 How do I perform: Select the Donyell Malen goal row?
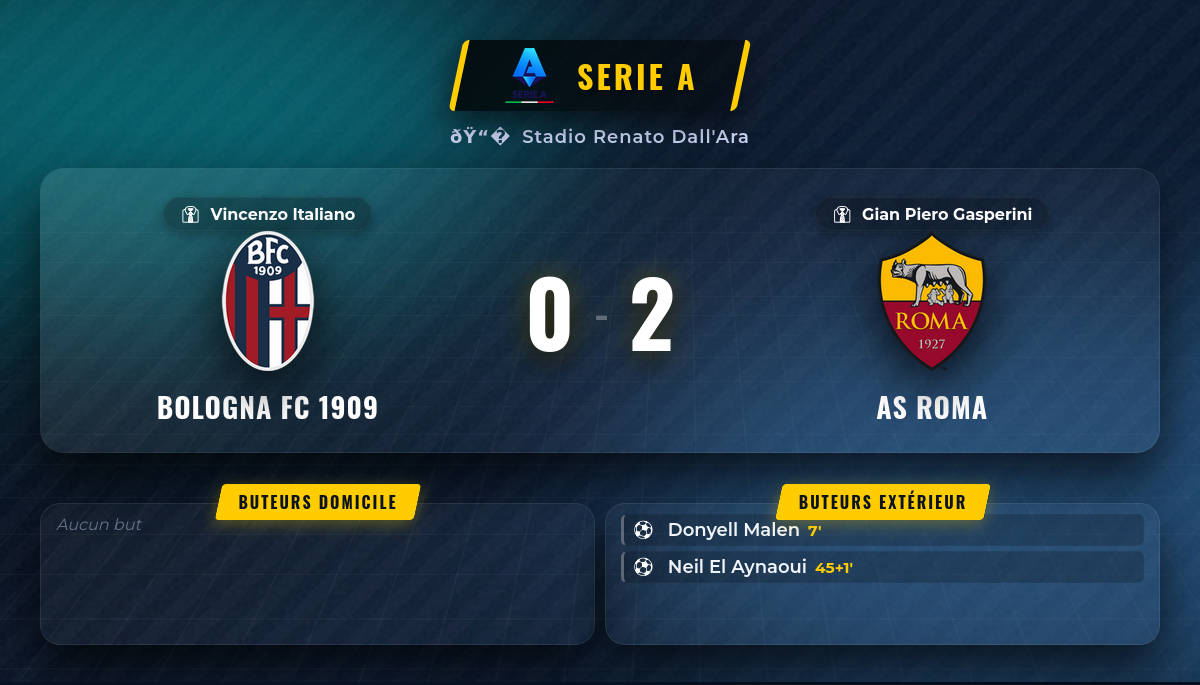tap(882, 530)
